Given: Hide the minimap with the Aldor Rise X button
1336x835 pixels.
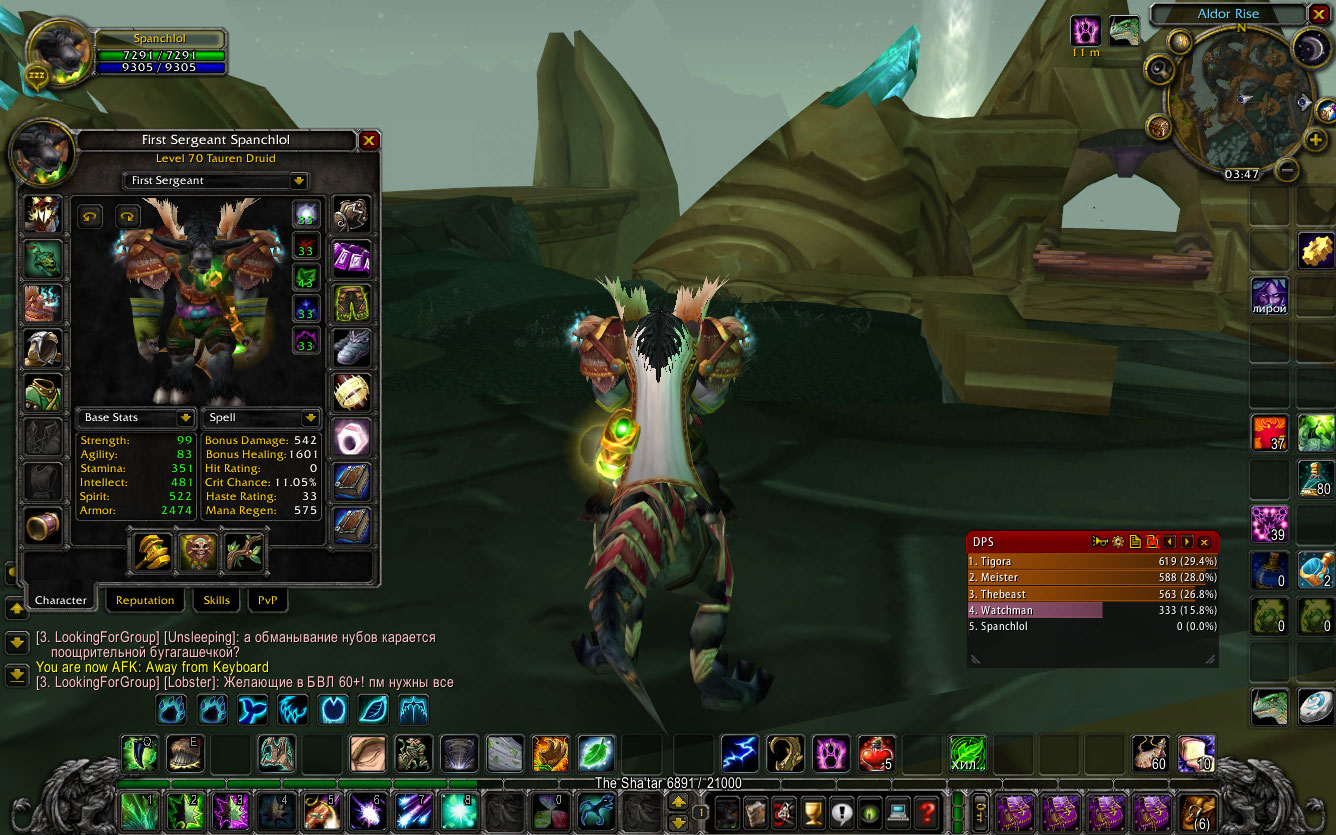Looking at the screenshot, I should pyautogui.click(x=1319, y=14).
